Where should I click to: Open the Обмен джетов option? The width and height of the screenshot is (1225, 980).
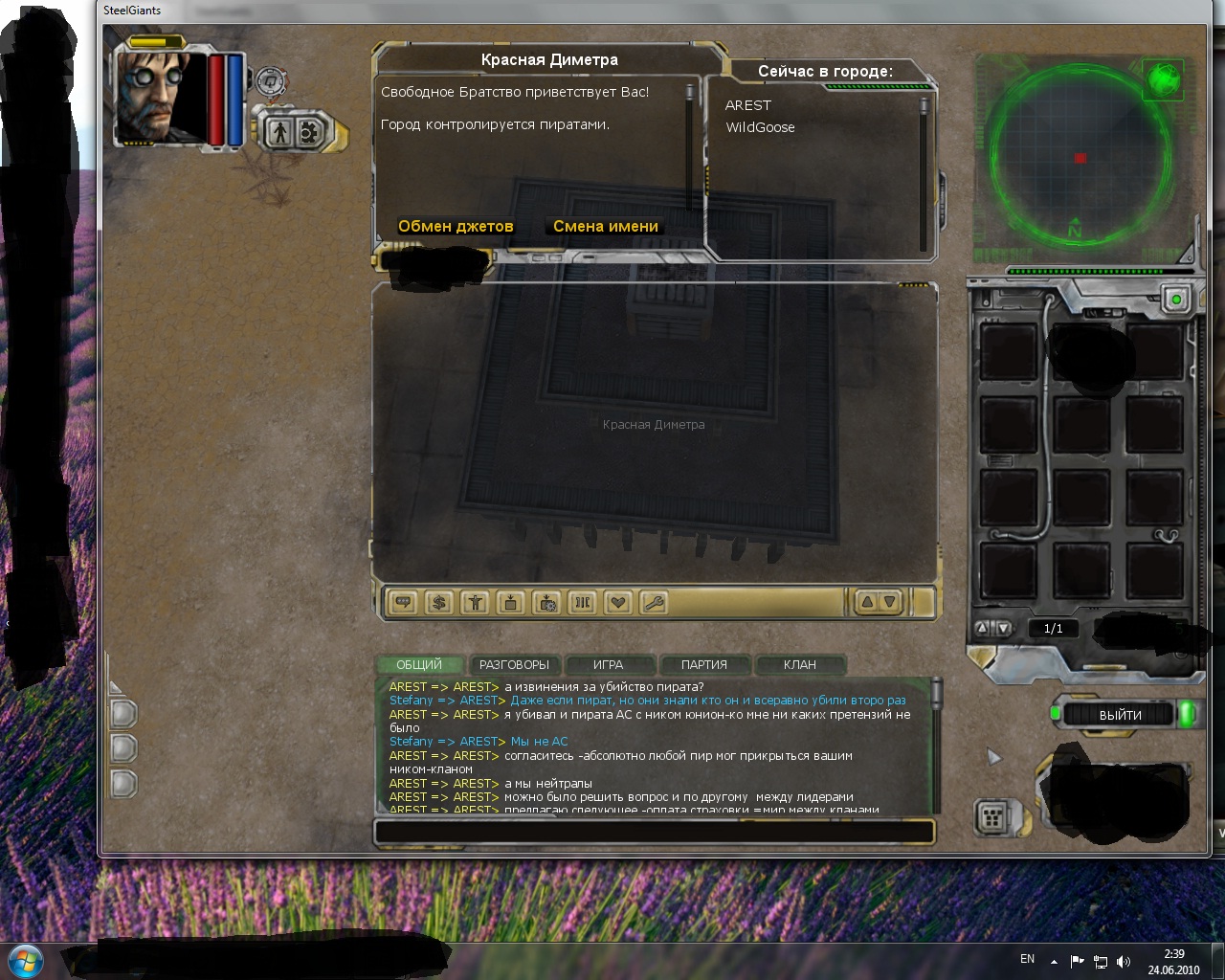pyautogui.click(x=456, y=227)
